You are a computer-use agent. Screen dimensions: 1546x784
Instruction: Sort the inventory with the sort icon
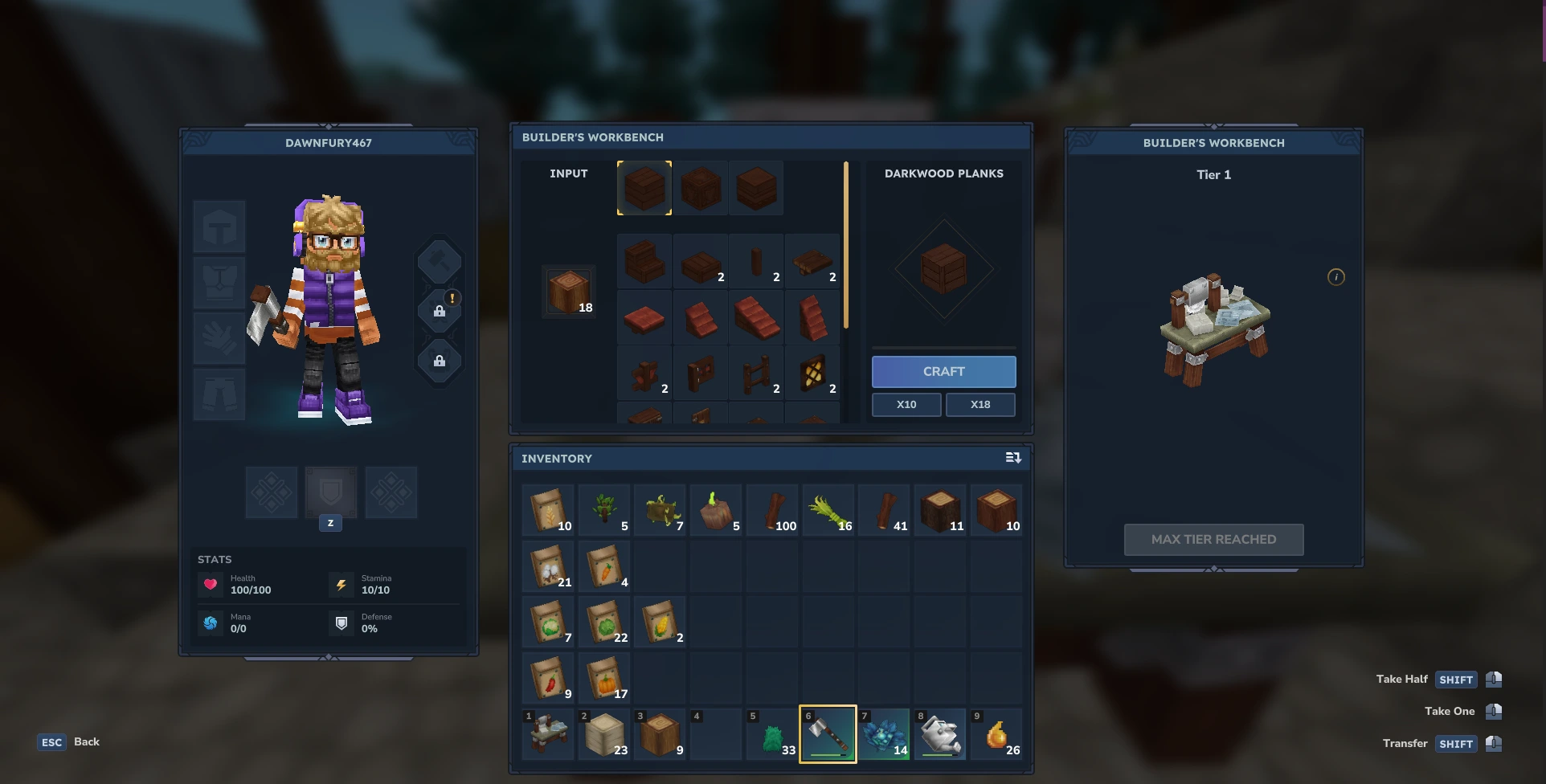(1013, 458)
